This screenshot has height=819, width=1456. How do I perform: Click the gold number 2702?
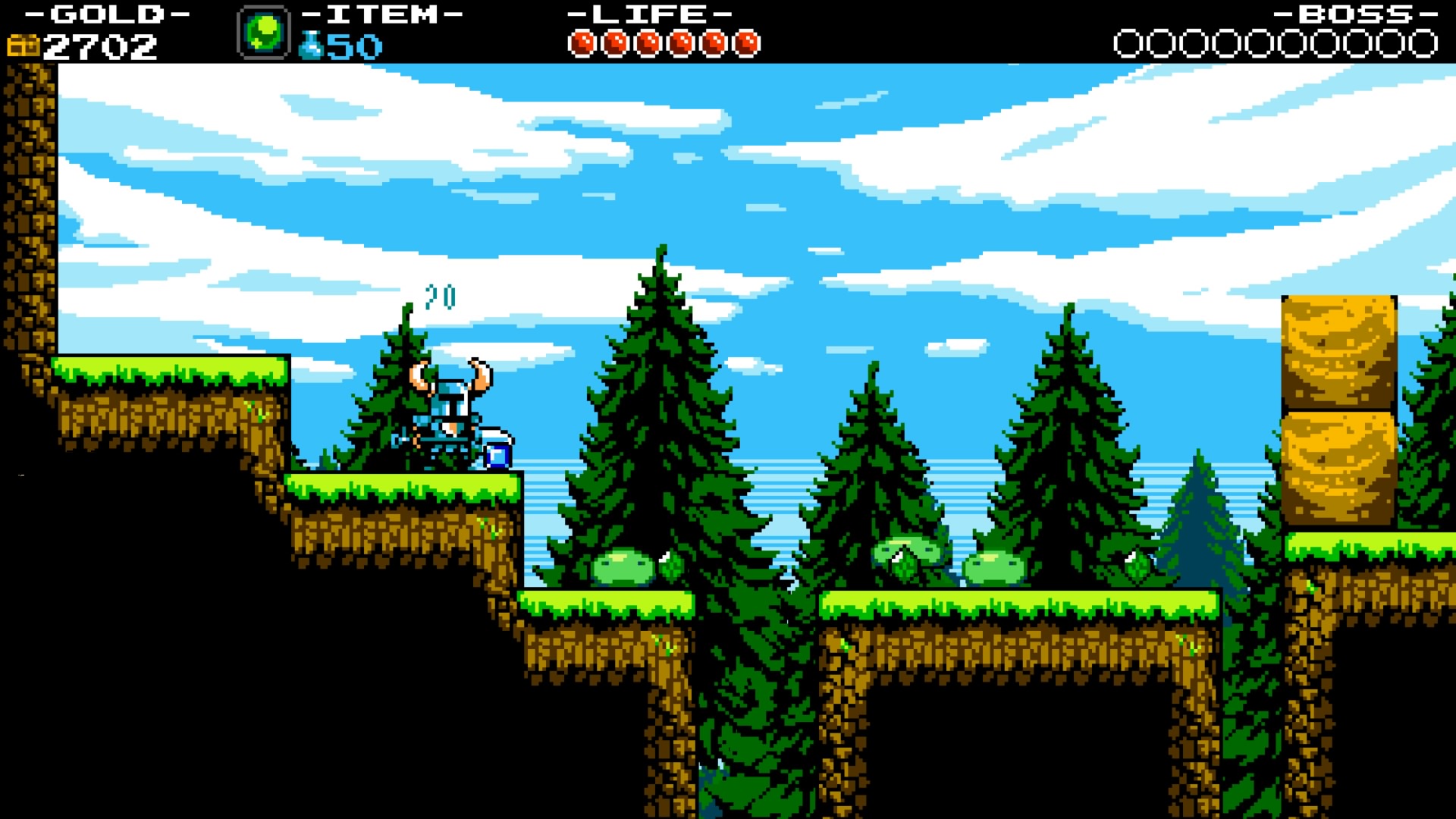tap(99, 45)
